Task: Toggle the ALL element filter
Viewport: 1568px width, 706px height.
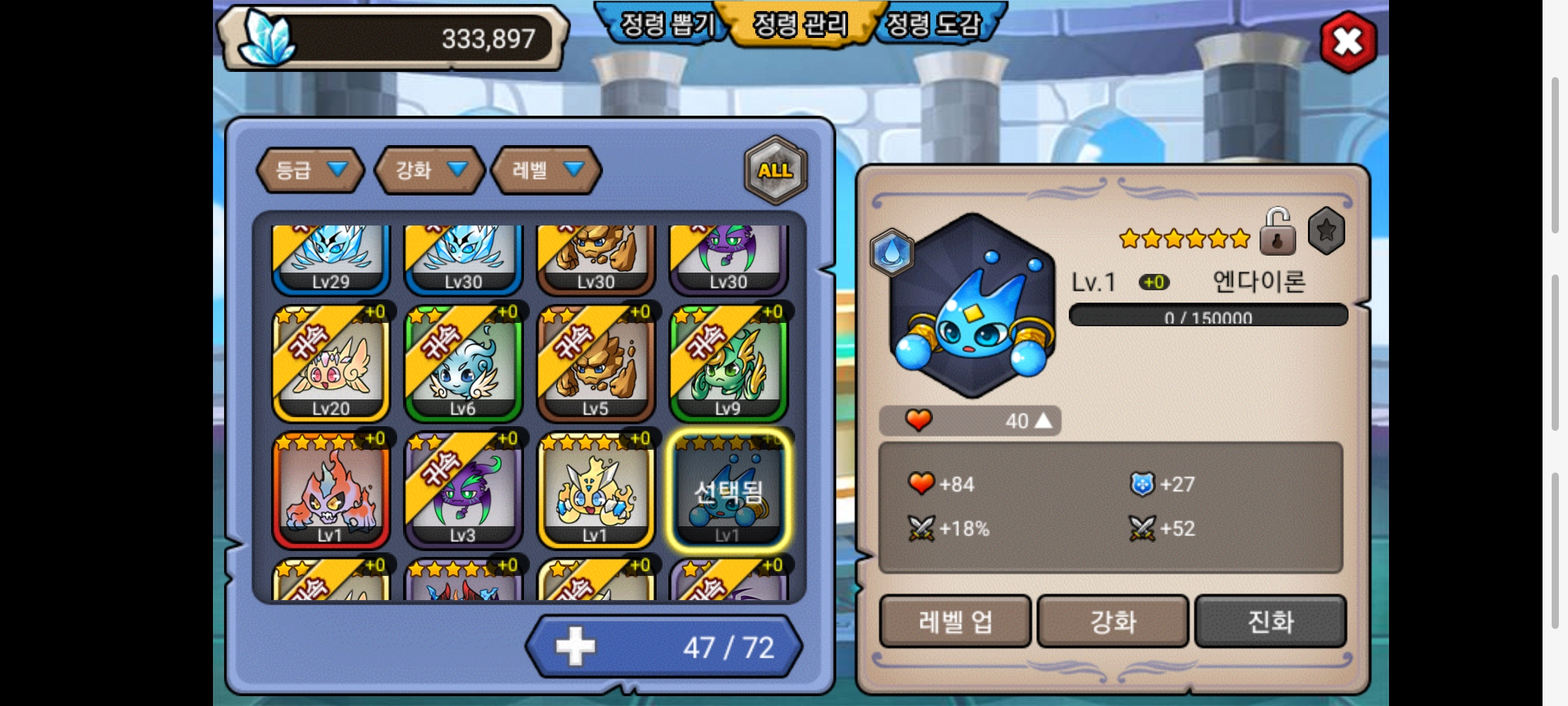Action: coord(776,170)
